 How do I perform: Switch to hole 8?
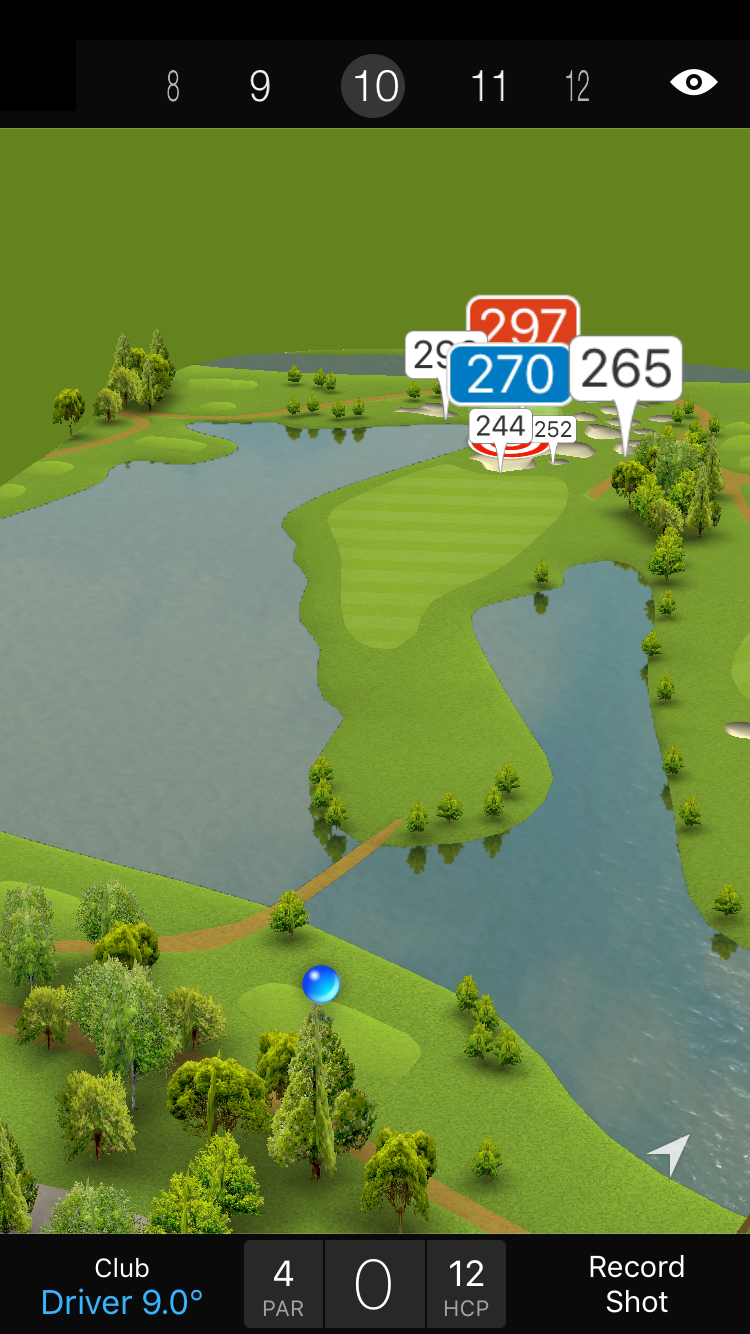coord(173,87)
